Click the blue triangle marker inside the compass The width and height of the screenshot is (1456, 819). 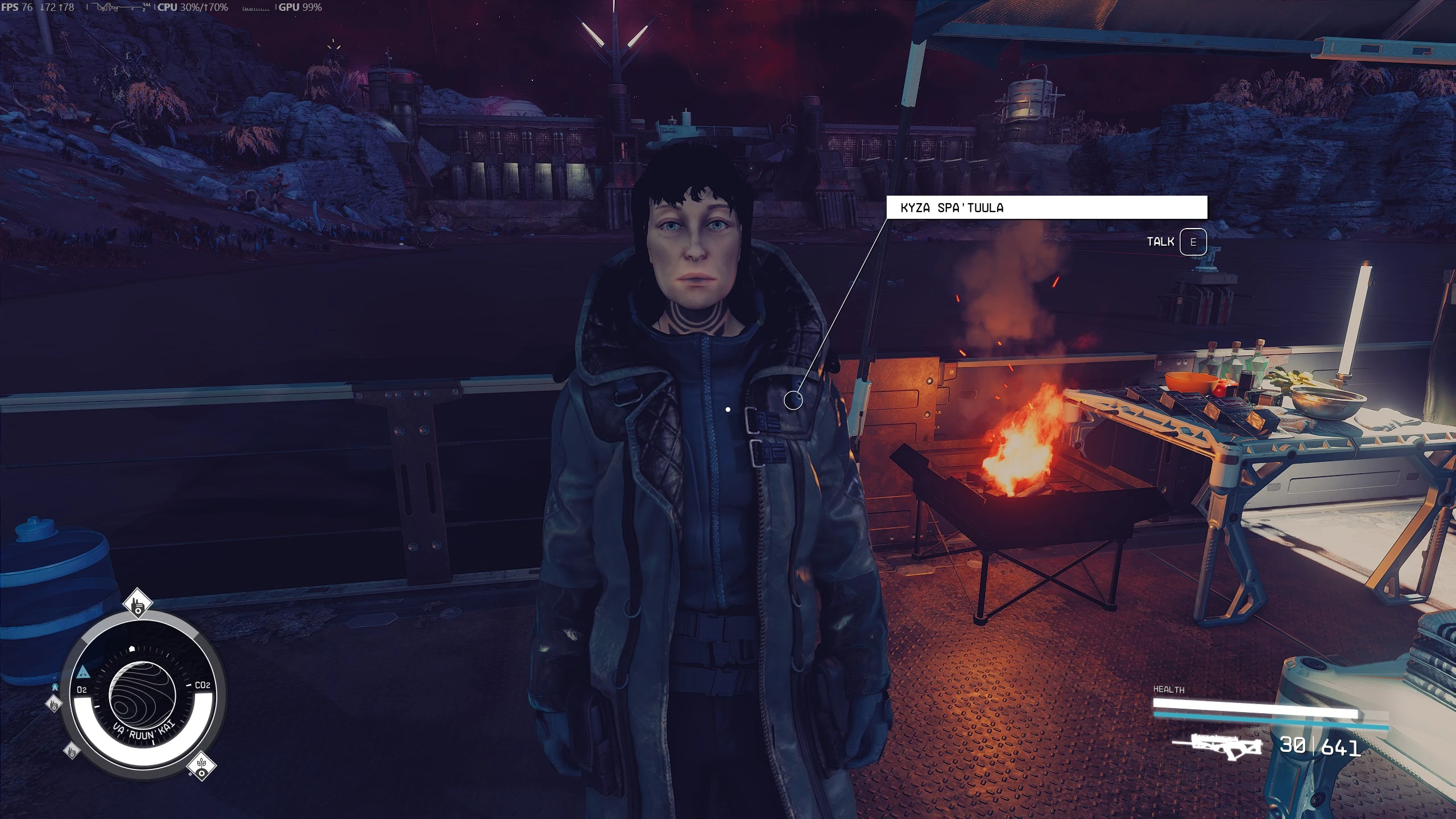[x=82, y=672]
